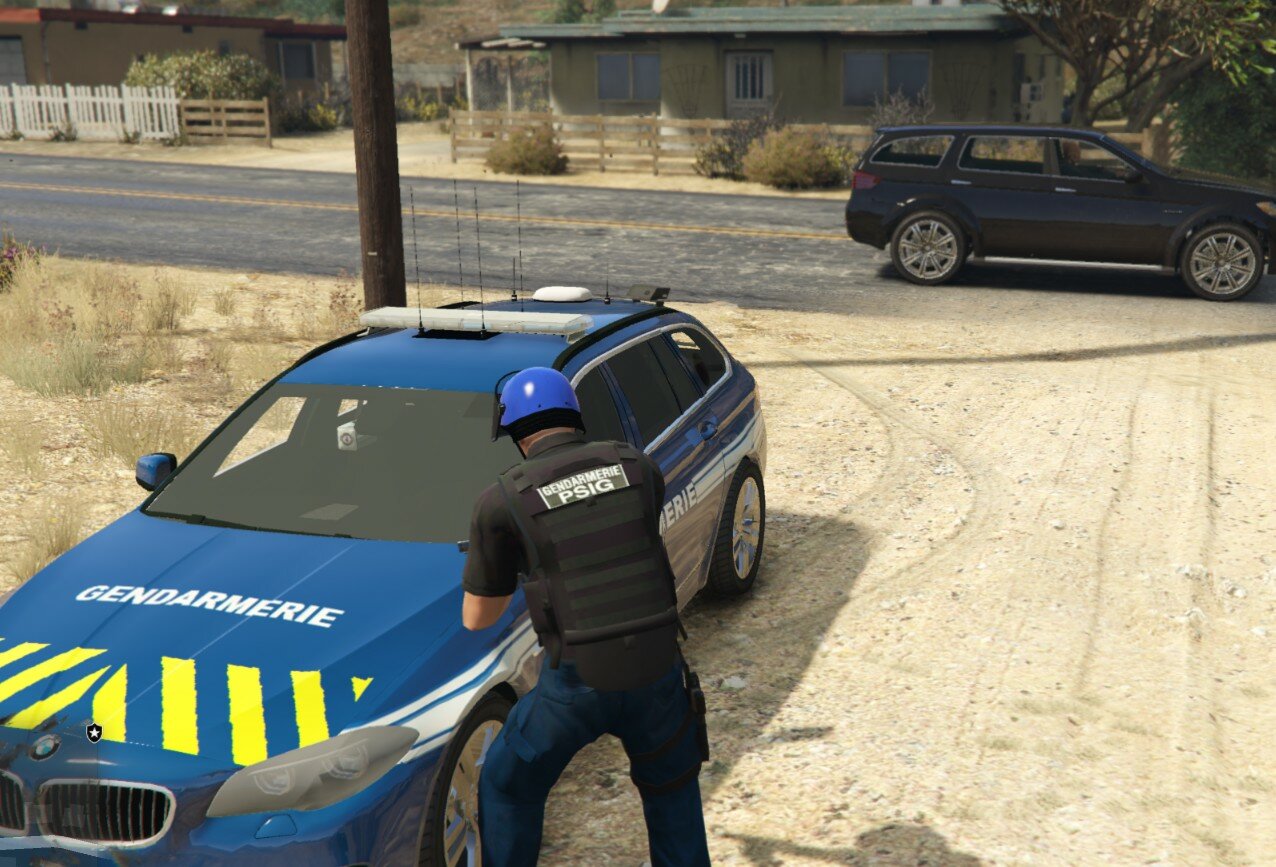Click the black shield star icon

94,732
